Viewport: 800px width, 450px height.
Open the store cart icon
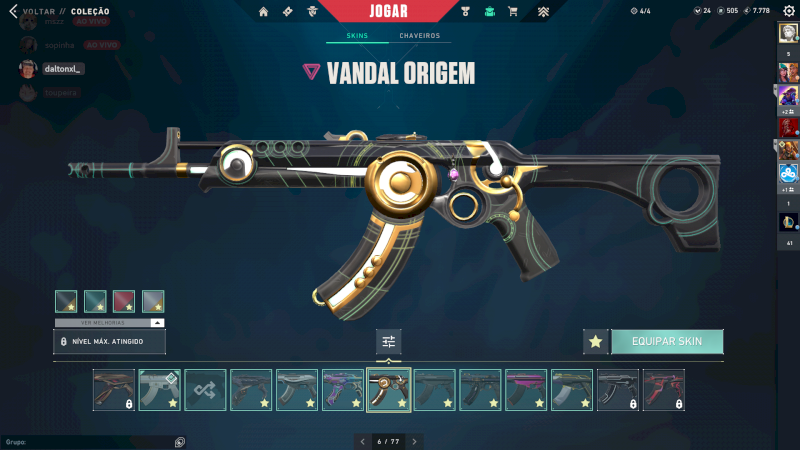point(513,11)
